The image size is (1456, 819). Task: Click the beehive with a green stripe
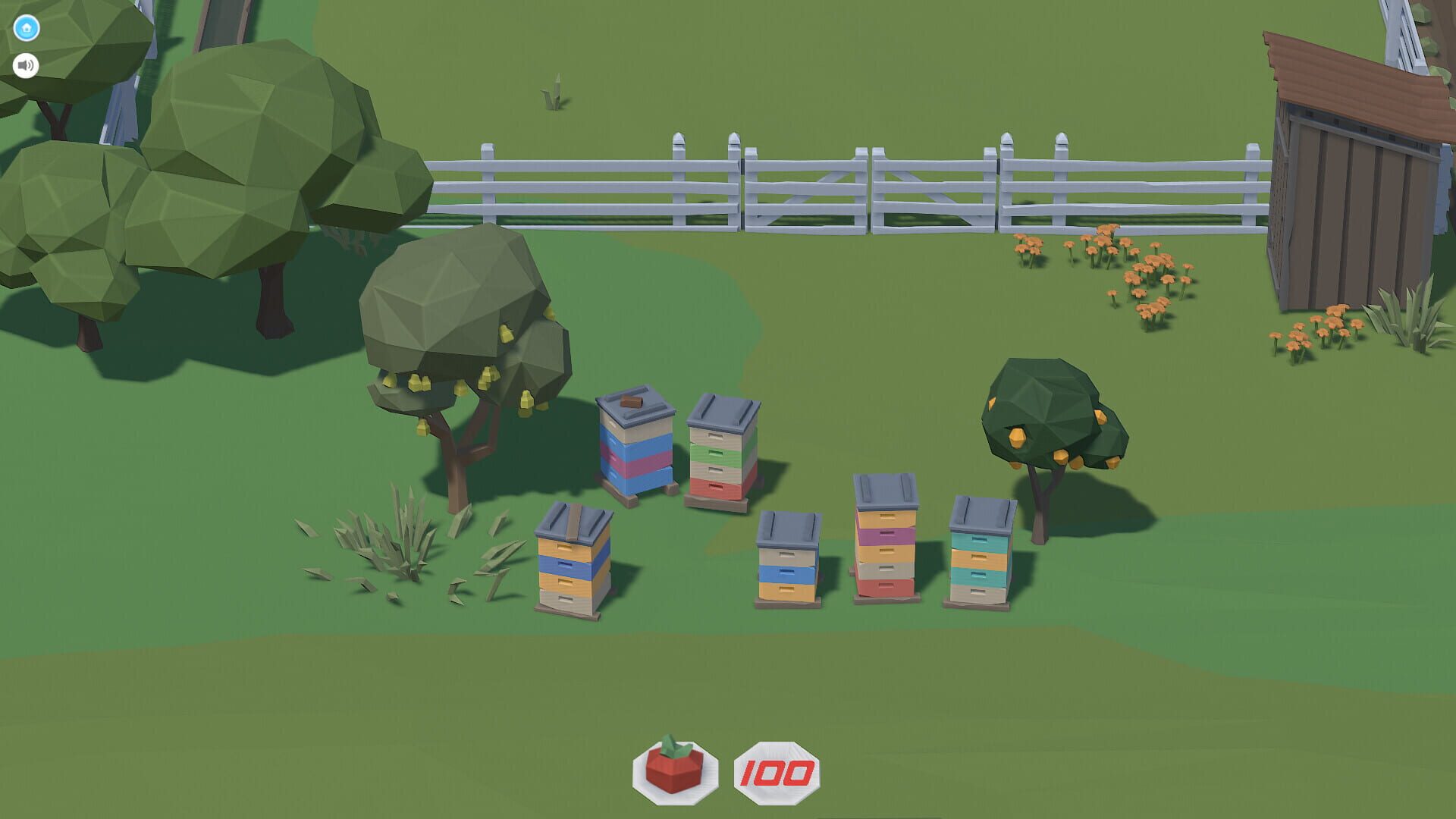[719, 451]
